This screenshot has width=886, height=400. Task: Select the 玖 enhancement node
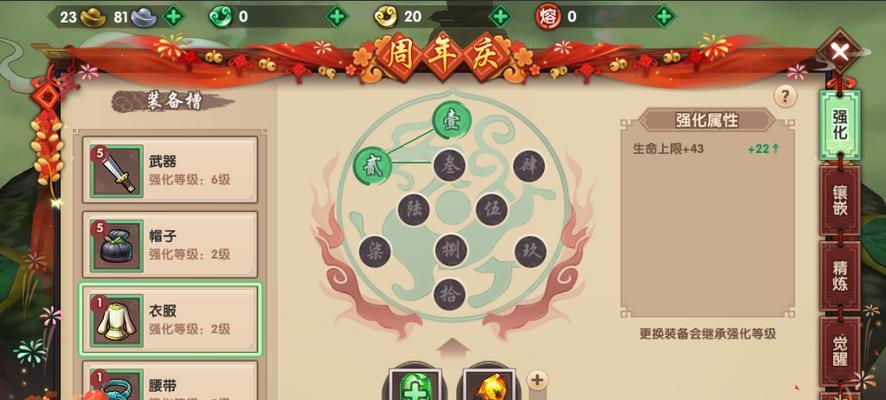[529, 251]
